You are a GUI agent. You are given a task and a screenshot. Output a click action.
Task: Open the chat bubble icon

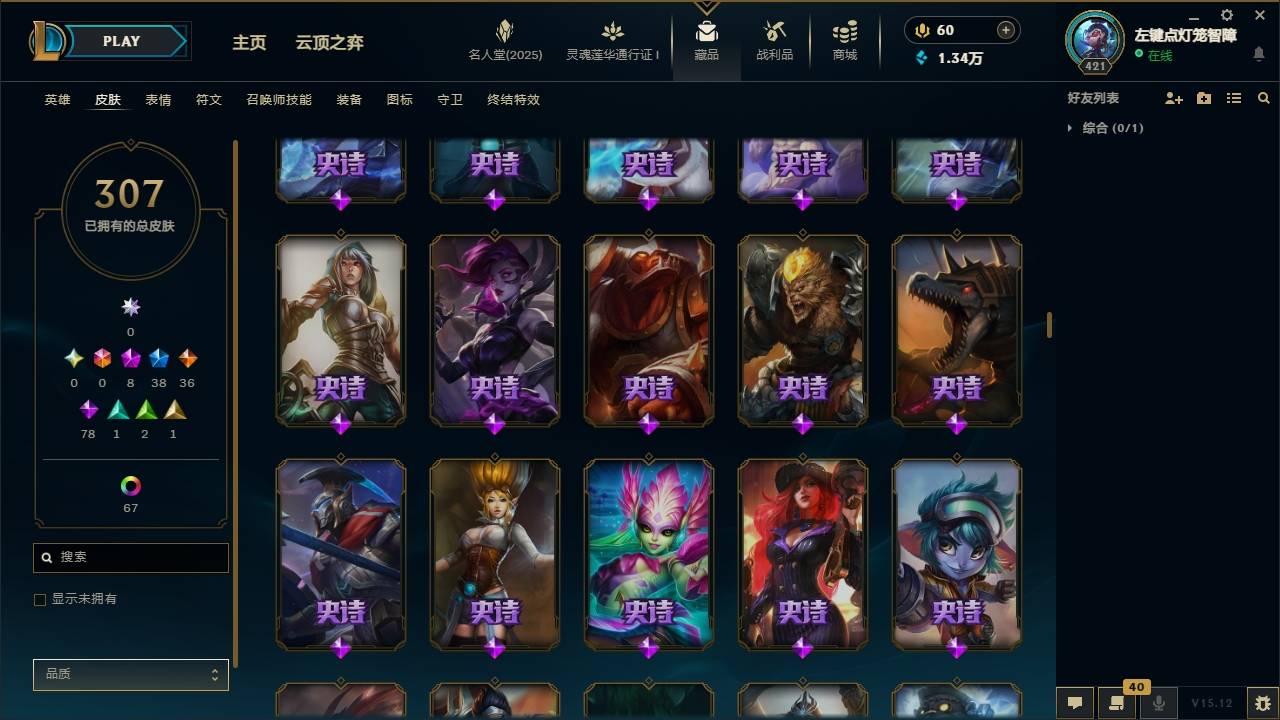tap(1075, 703)
